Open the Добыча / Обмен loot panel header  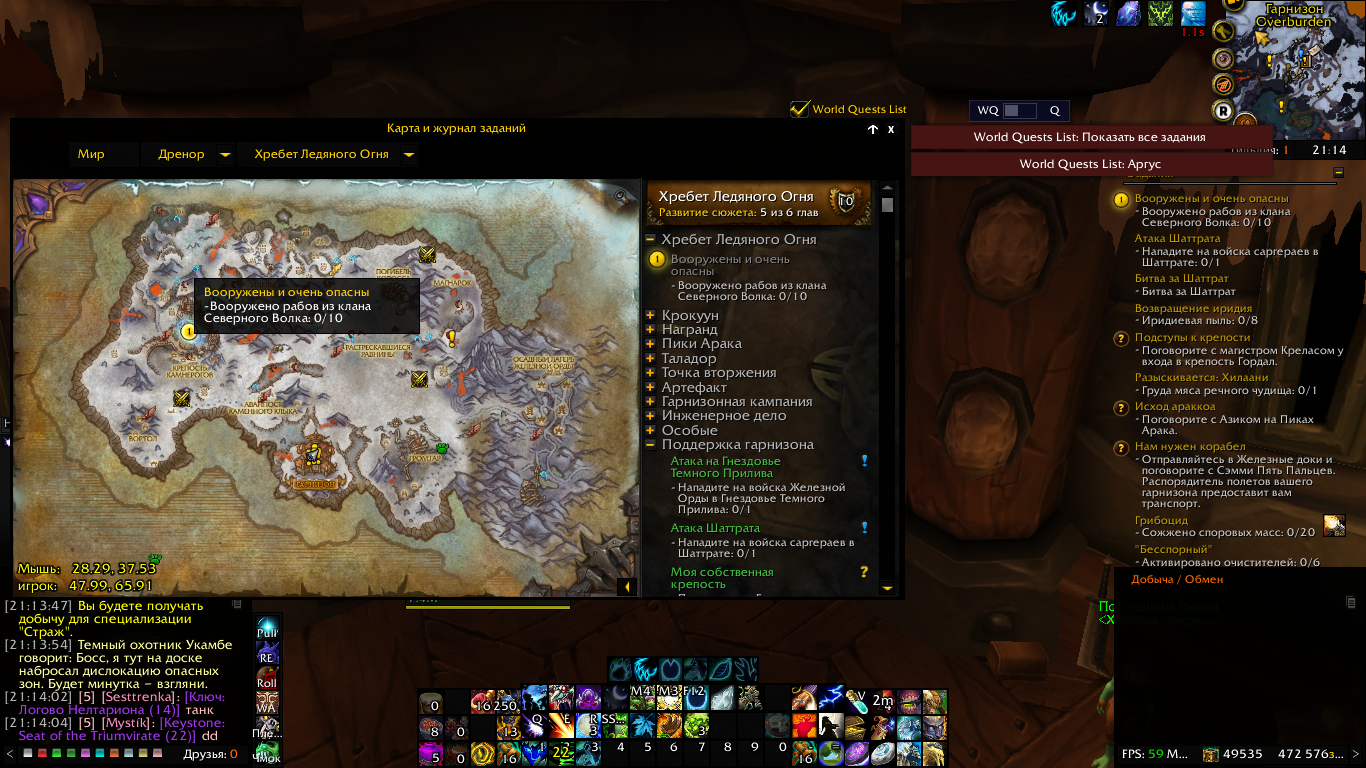tap(1177, 580)
